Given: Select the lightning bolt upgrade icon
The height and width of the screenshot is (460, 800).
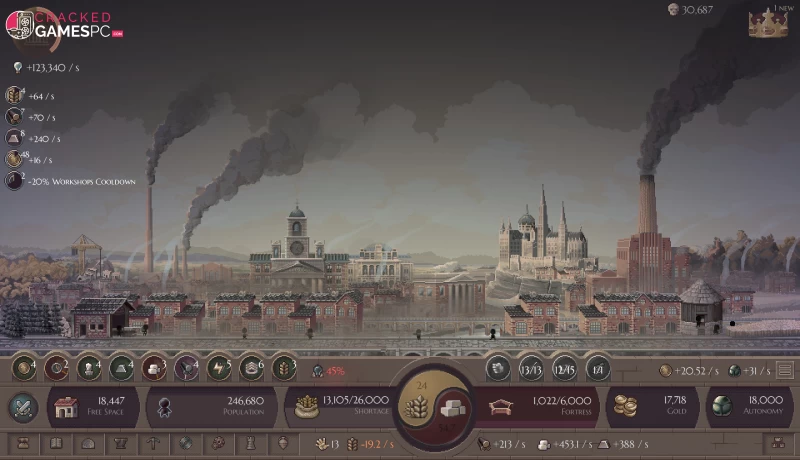Looking at the screenshot, I should tap(219, 368).
